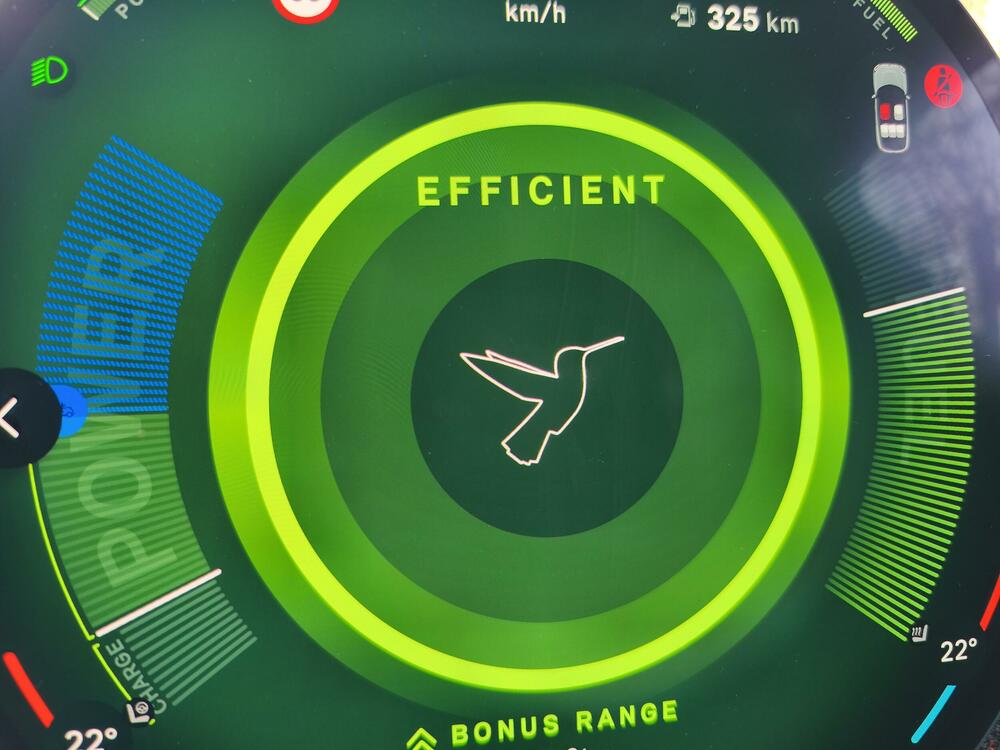The image size is (1000, 750).
Task: Select the car doors status icon
Action: click(x=893, y=107)
